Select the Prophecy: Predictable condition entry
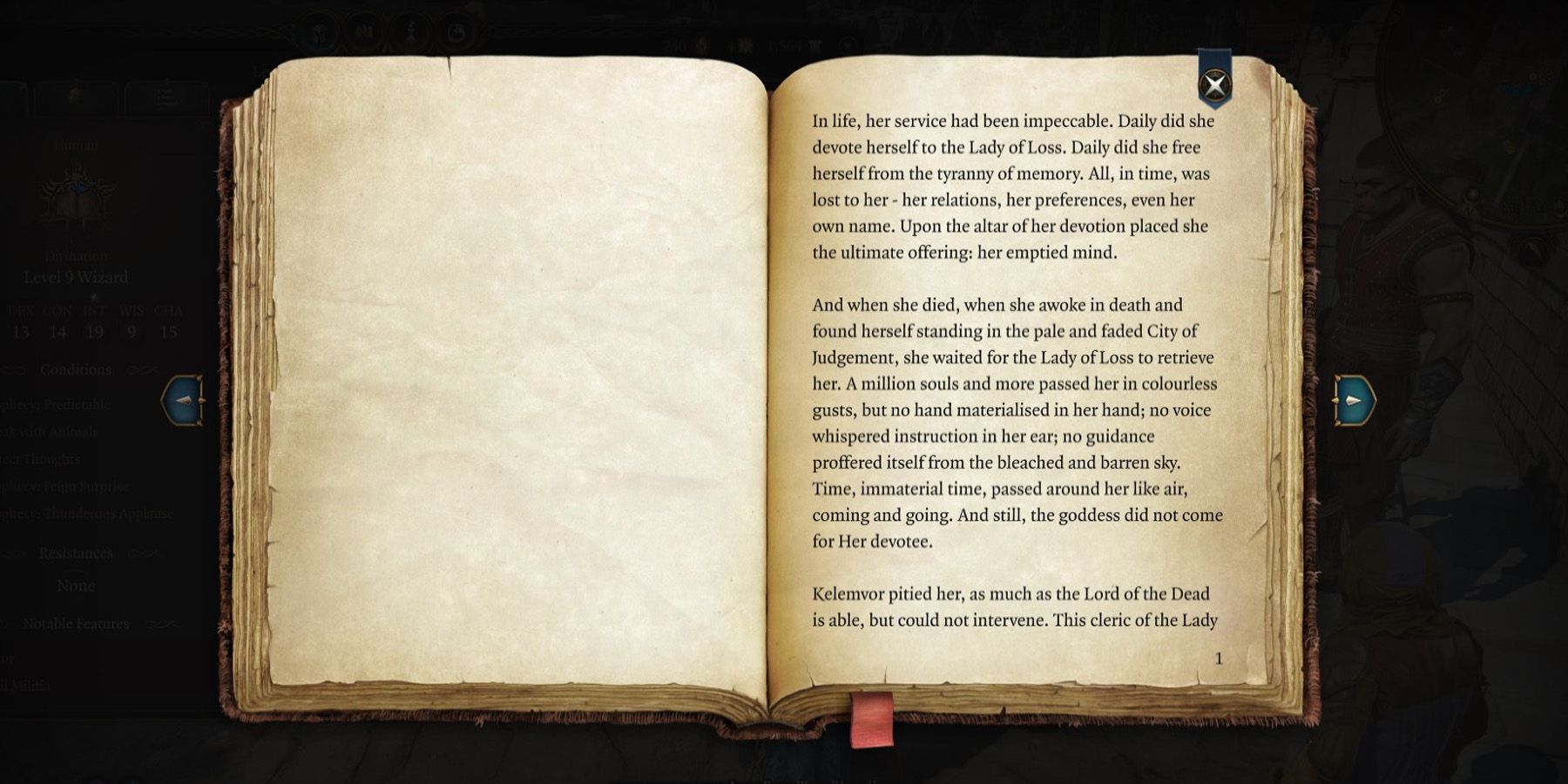1568x784 pixels. tap(52, 403)
